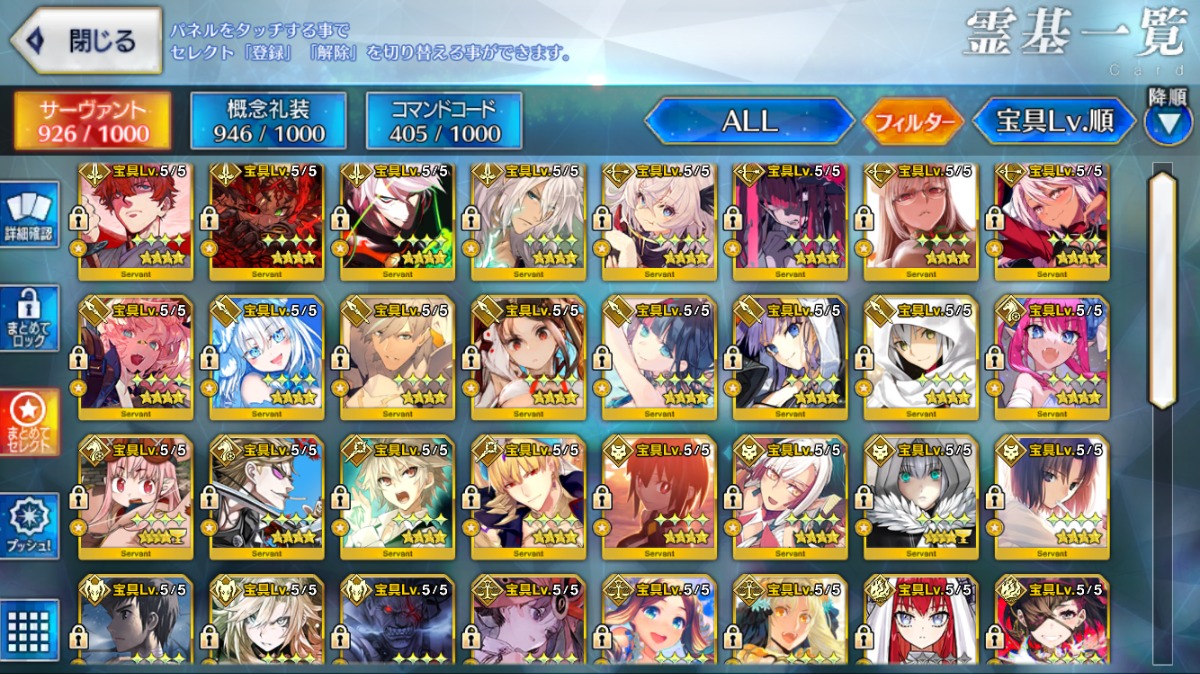The width and height of the screenshot is (1200, 674).
Task: Close the spirit origin list with 閉じる
Action: click(x=86, y=41)
